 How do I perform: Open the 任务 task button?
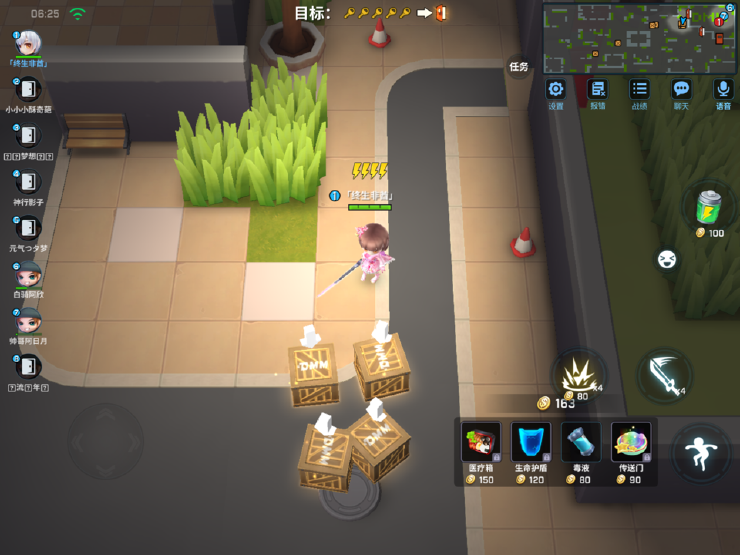coord(518,67)
